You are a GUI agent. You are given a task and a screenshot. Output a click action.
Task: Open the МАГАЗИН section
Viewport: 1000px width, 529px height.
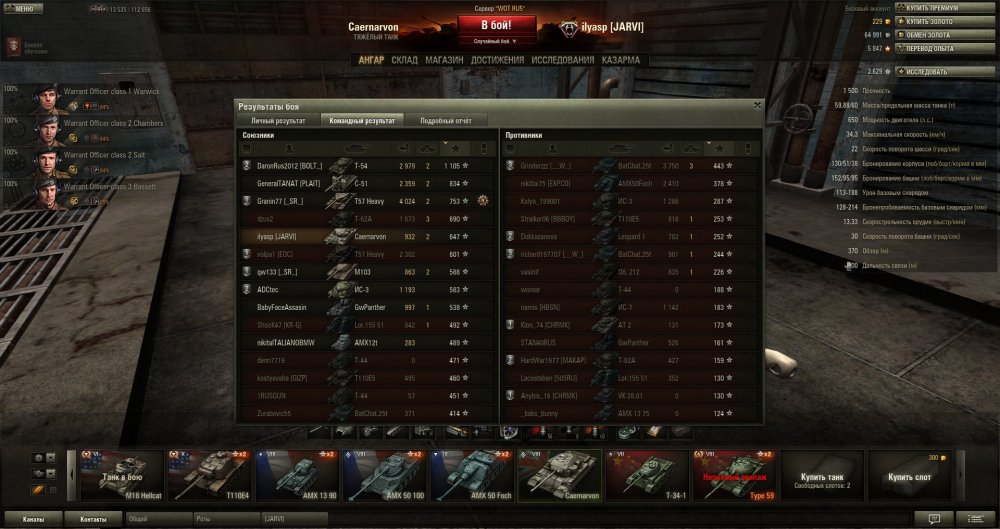[x=444, y=61]
